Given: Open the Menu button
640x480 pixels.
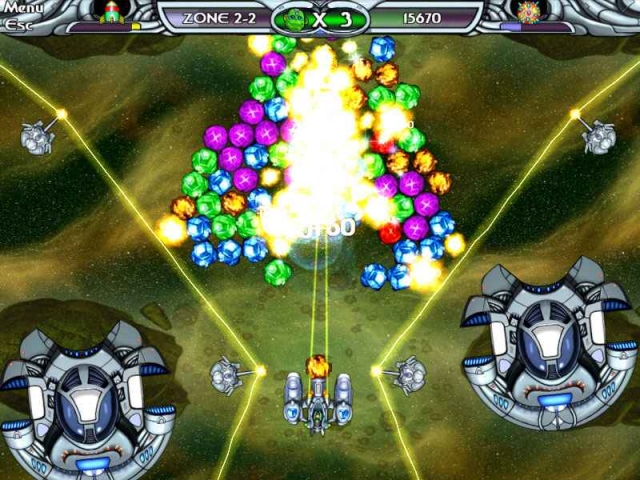Looking at the screenshot, I should point(22,9).
